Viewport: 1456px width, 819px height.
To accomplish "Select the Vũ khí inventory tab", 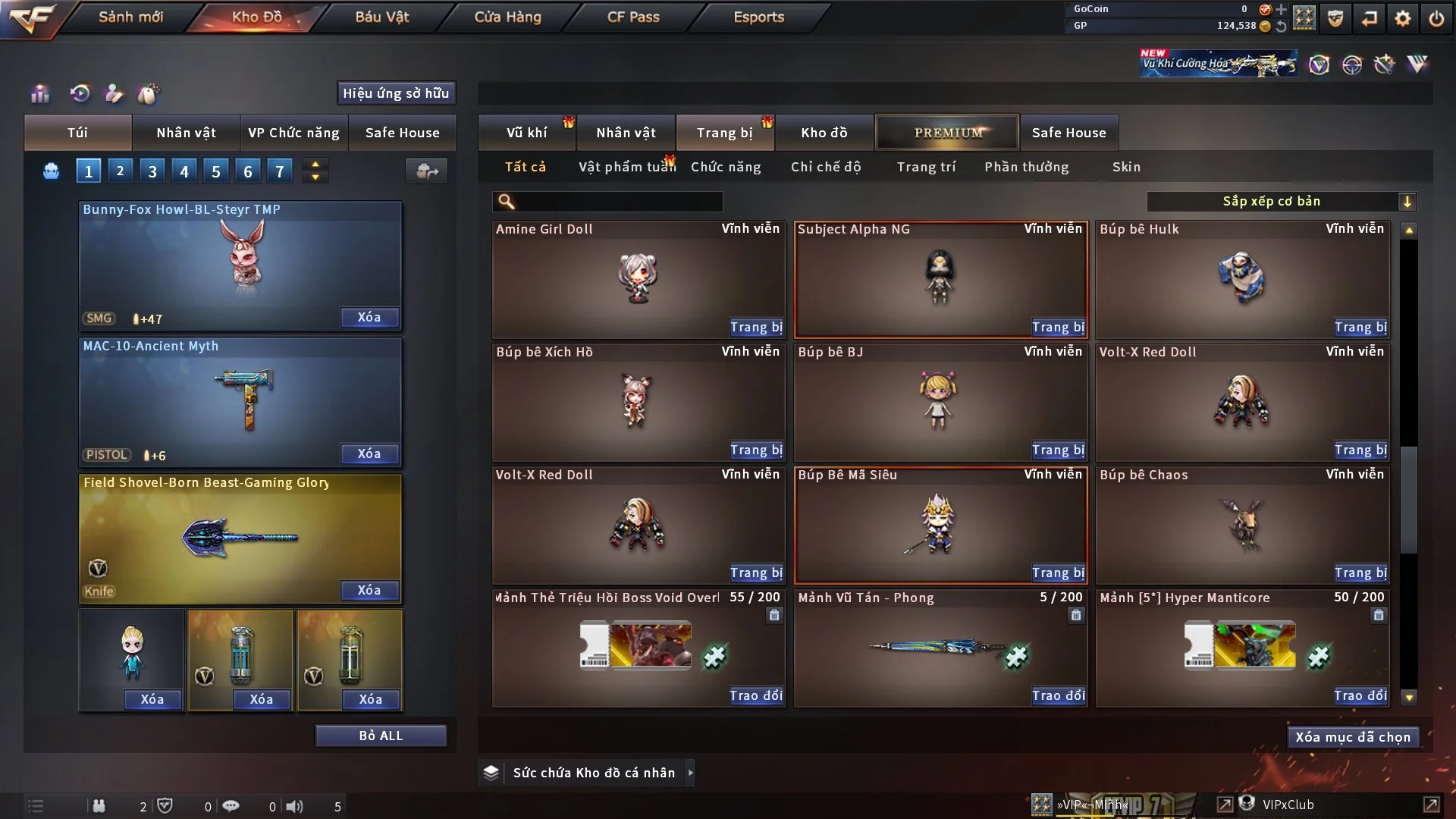I will tap(526, 133).
